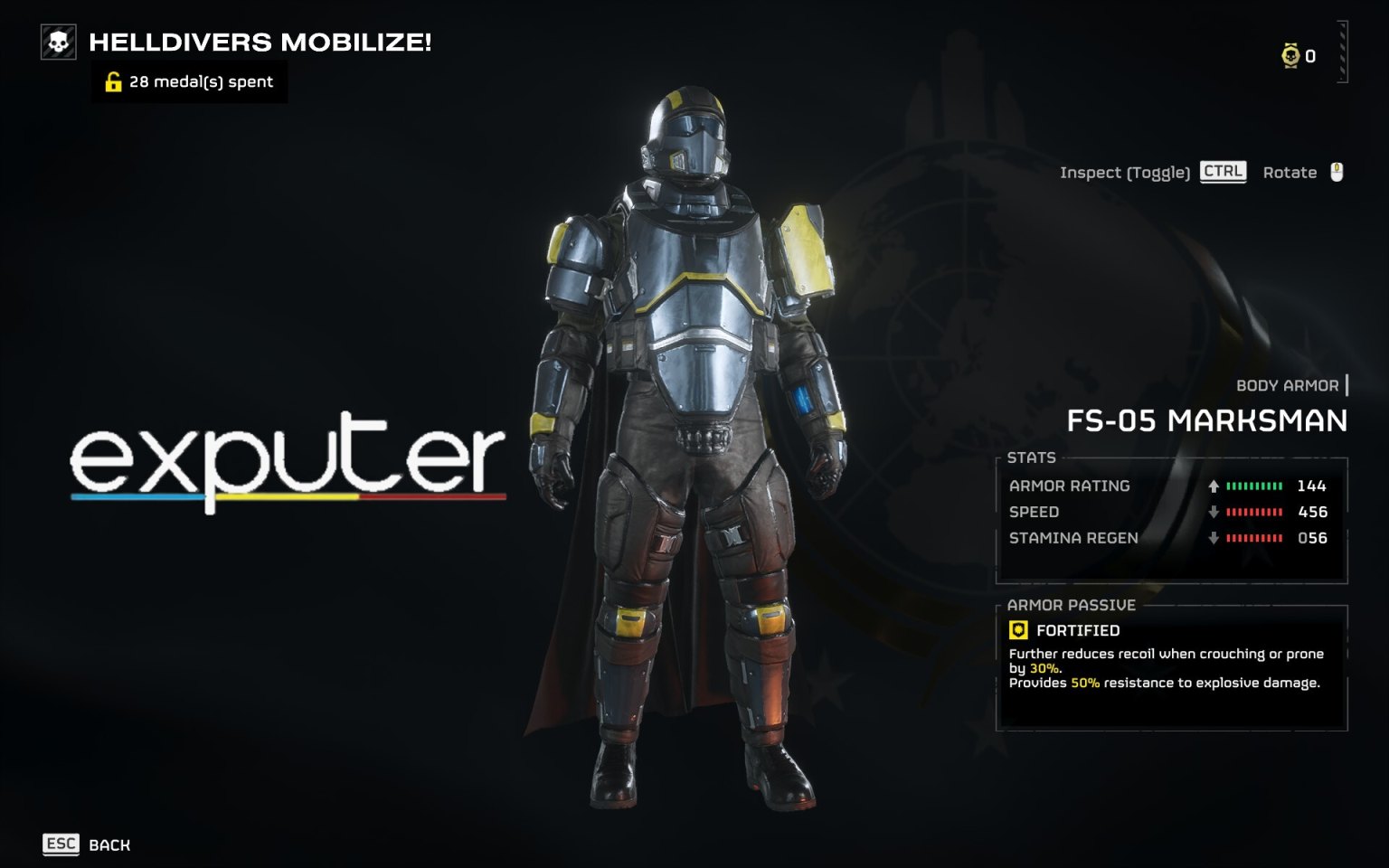Expand the ARMOR PASSIVE section
Viewport: 1389px width, 868px height.
click(x=1068, y=604)
